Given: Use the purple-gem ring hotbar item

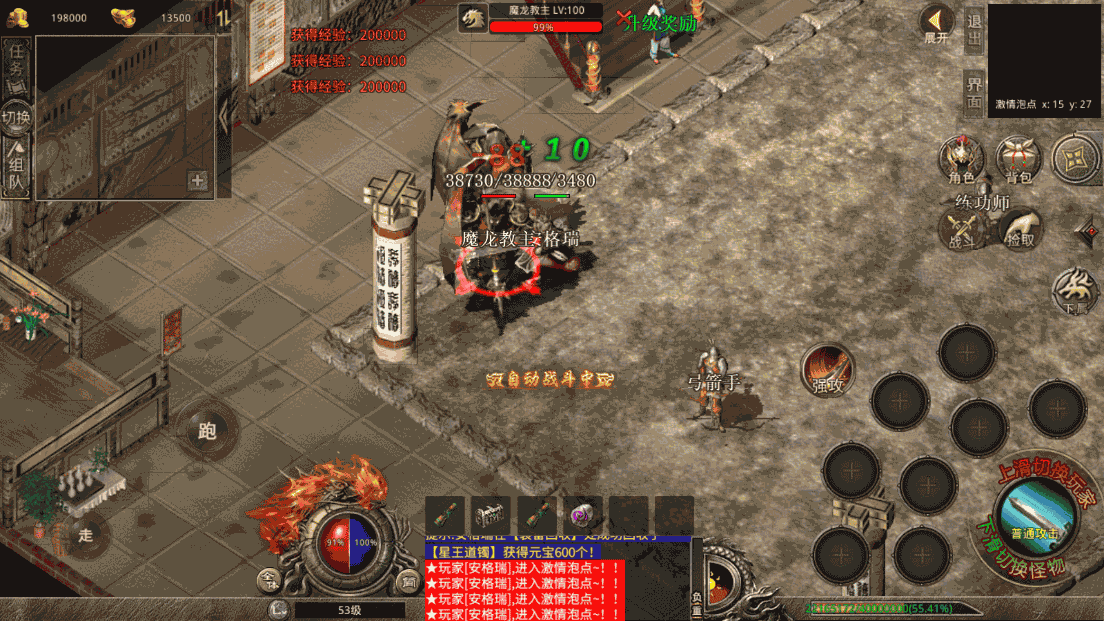Looking at the screenshot, I should click(583, 516).
